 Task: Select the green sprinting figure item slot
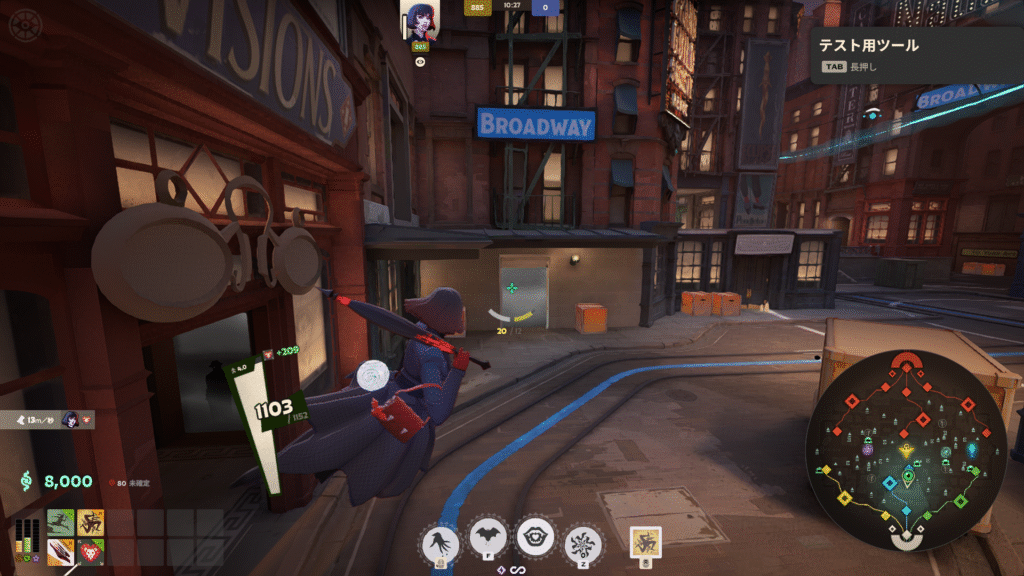pyautogui.click(x=61, y=523)
